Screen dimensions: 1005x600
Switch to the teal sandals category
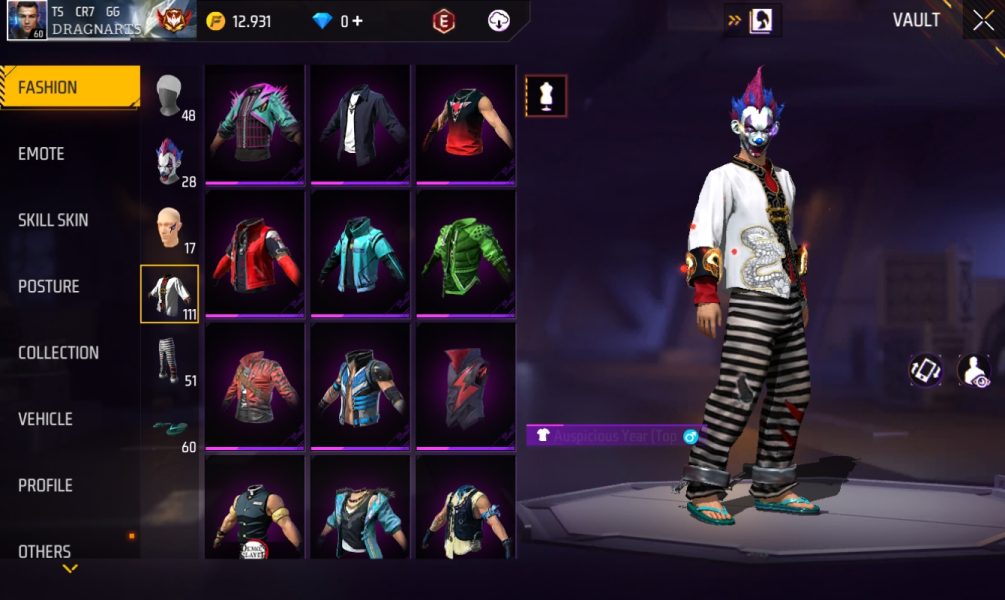pyautogui.click(x=171, y=428)
